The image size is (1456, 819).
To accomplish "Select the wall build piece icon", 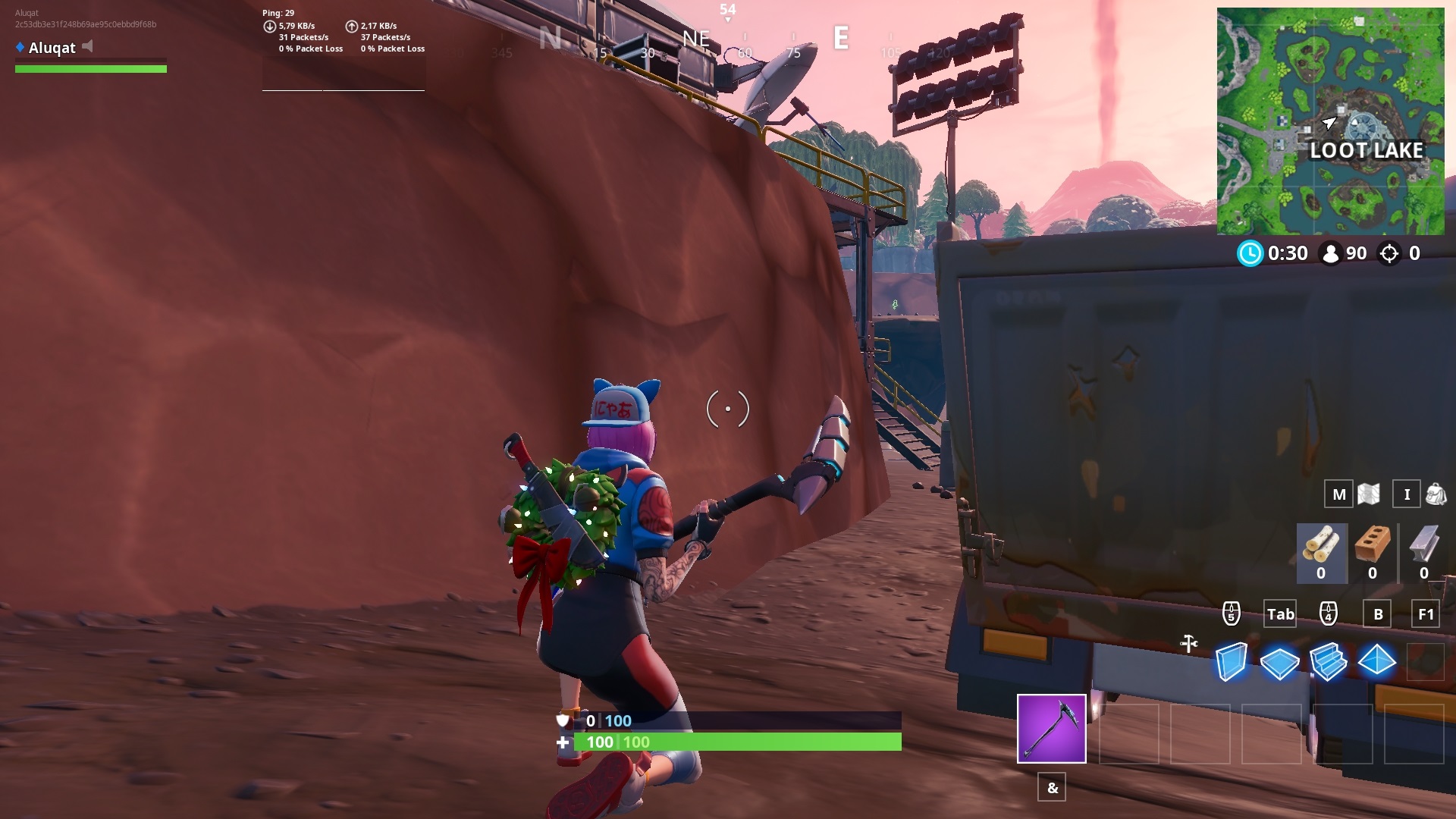I will pos(1229,662).
